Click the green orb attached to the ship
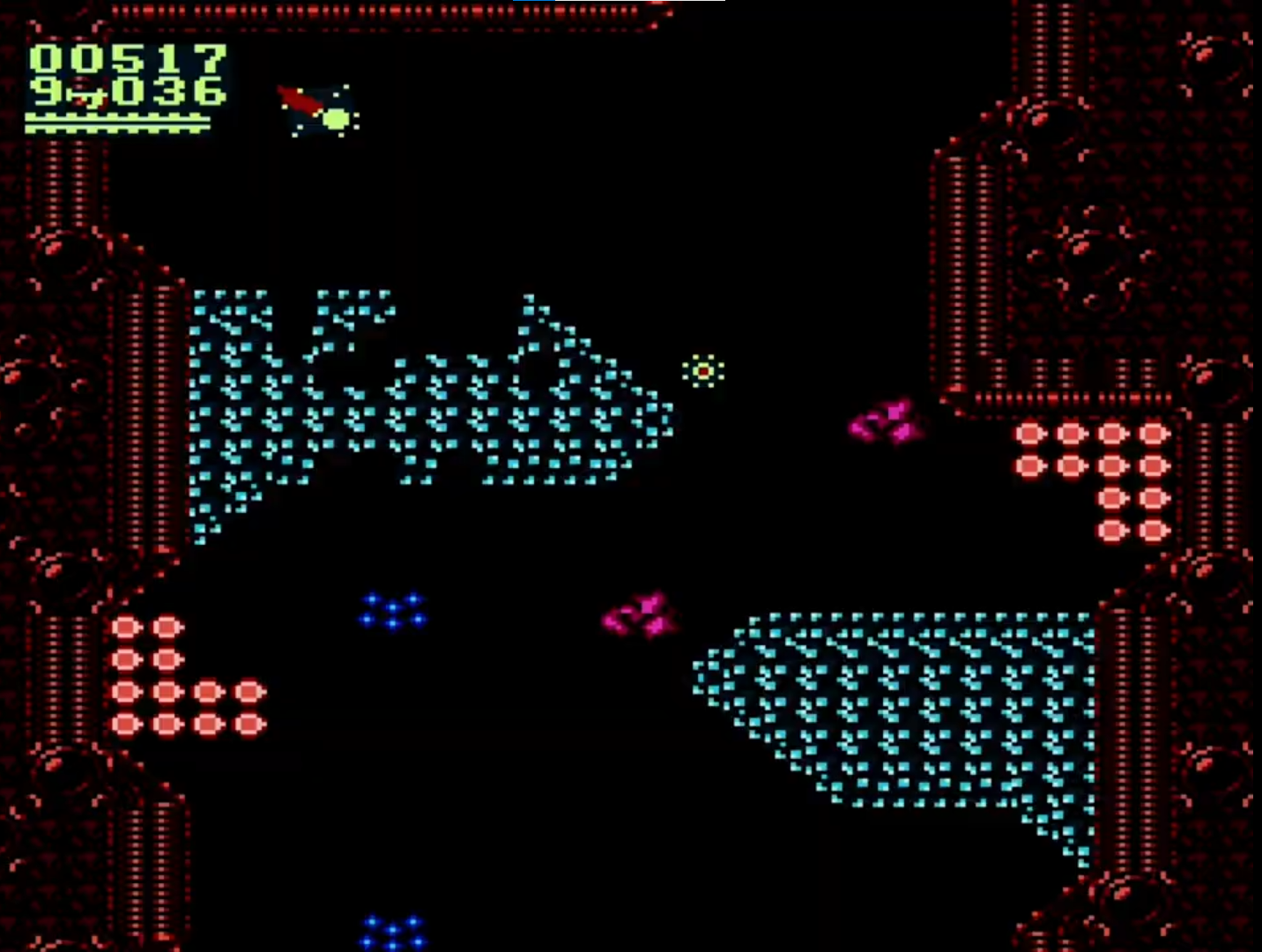Screen dimensions: 1262x952 [x=337, y=117]
